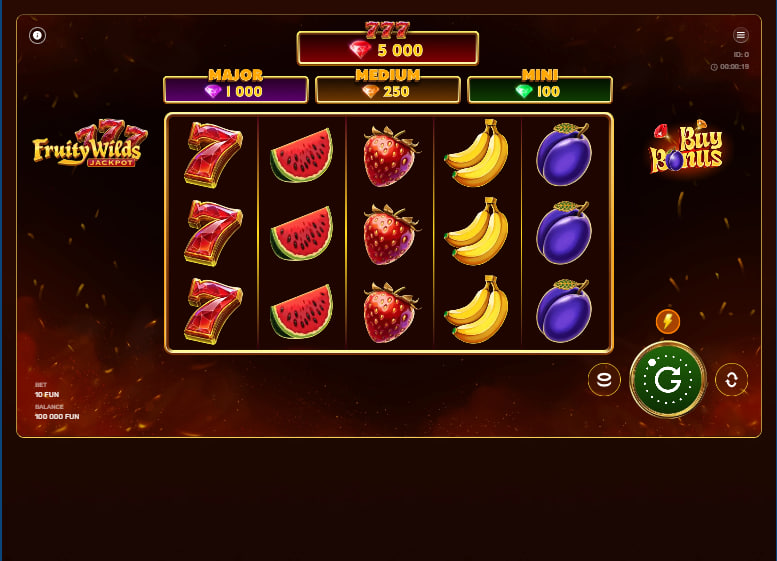The width and height of the screenshot is (777, 561).
Task: Open the hamburger menu
Action: pos(741,35)
